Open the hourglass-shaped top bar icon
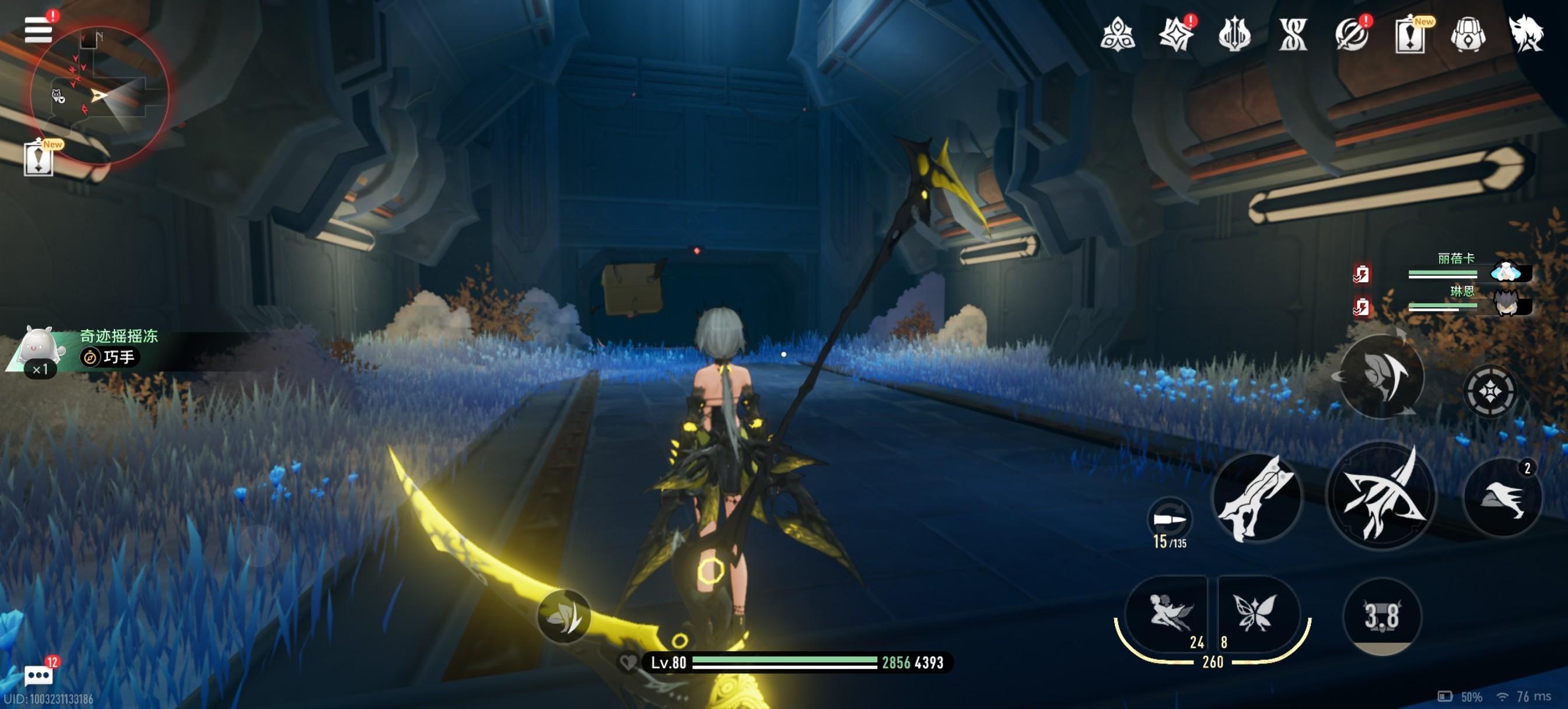This screenshot has width=1568, height=709. point(1293,34)
